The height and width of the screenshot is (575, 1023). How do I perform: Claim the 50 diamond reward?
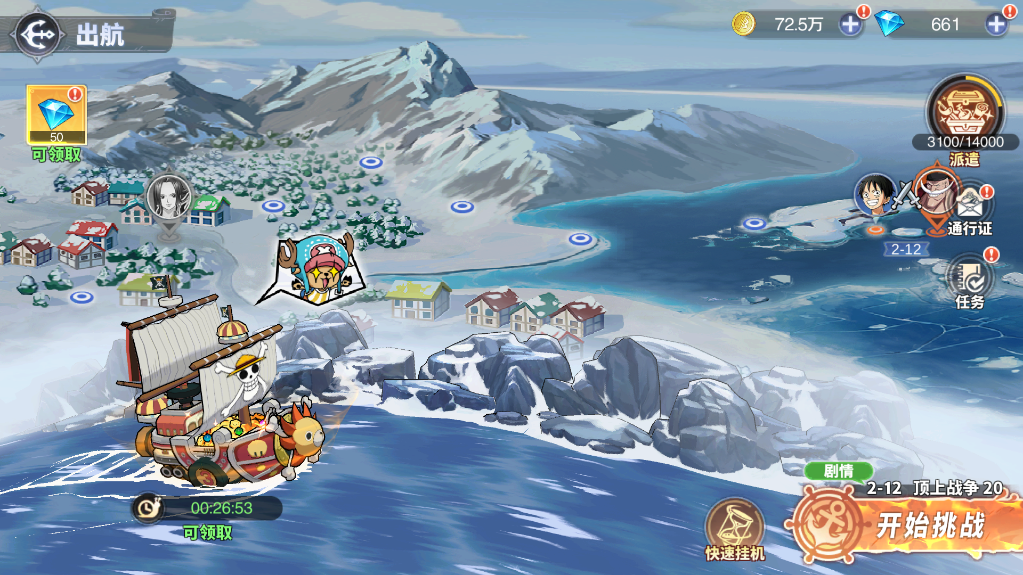click(x=56, y=115)
